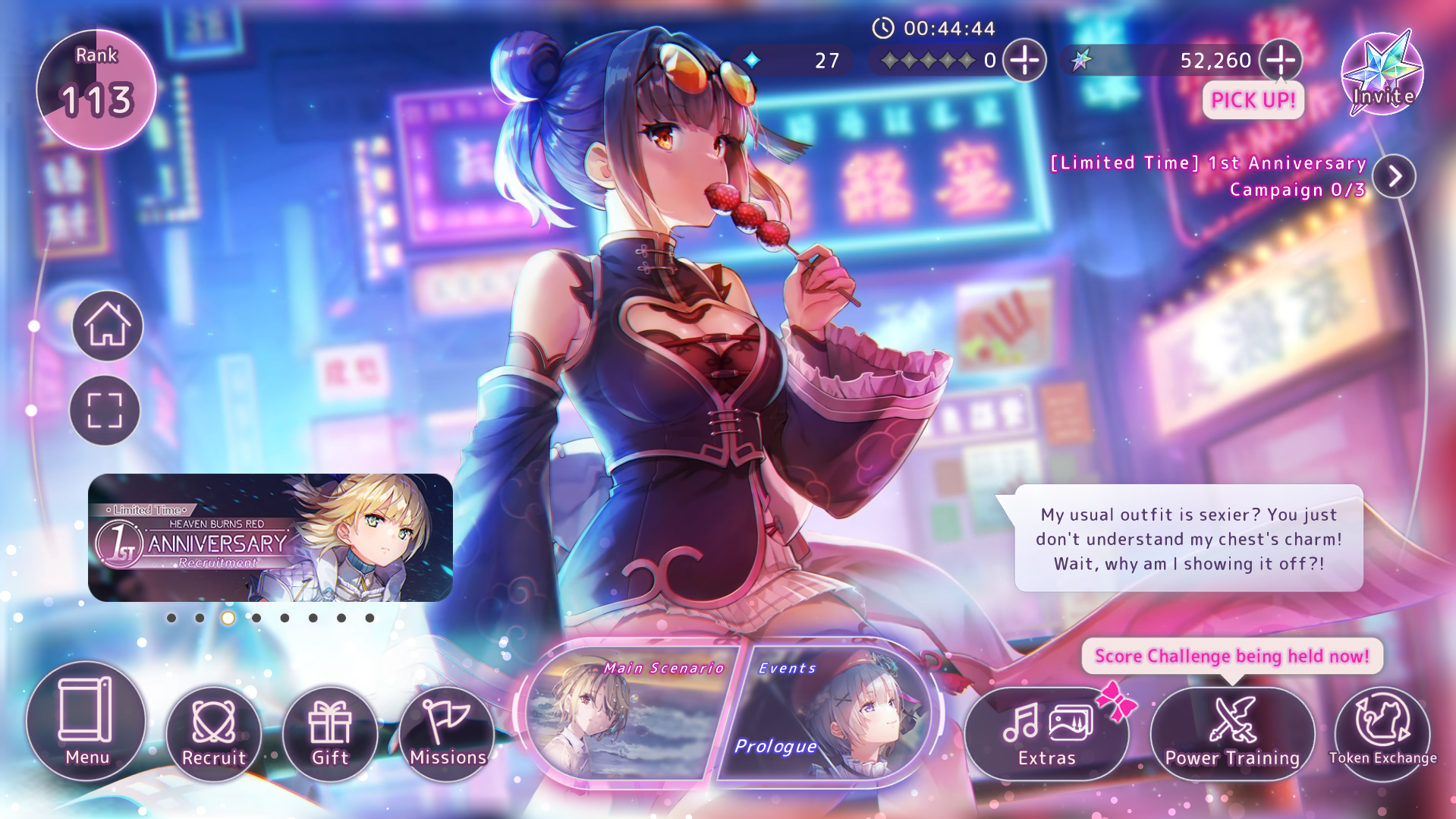Click the Invite crystal icon
Viewport: 1456px width, 819px height.
pyautogui.click(x=1382, y=74)
